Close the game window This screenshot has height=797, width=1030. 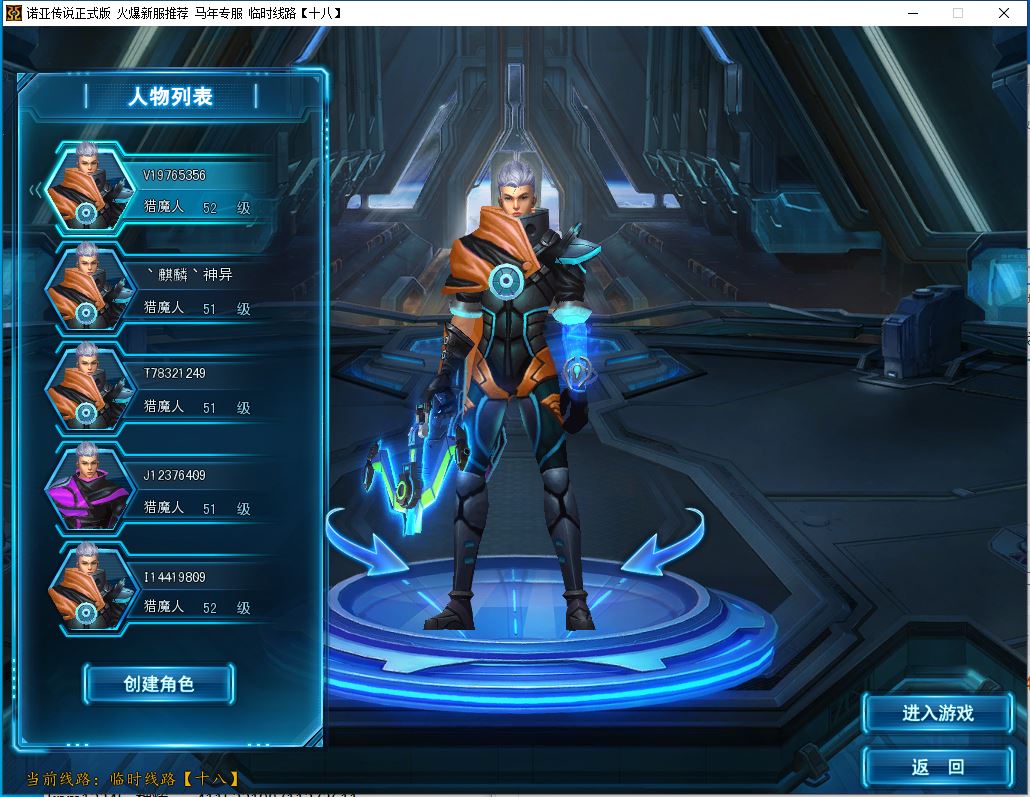point(1004,13)
